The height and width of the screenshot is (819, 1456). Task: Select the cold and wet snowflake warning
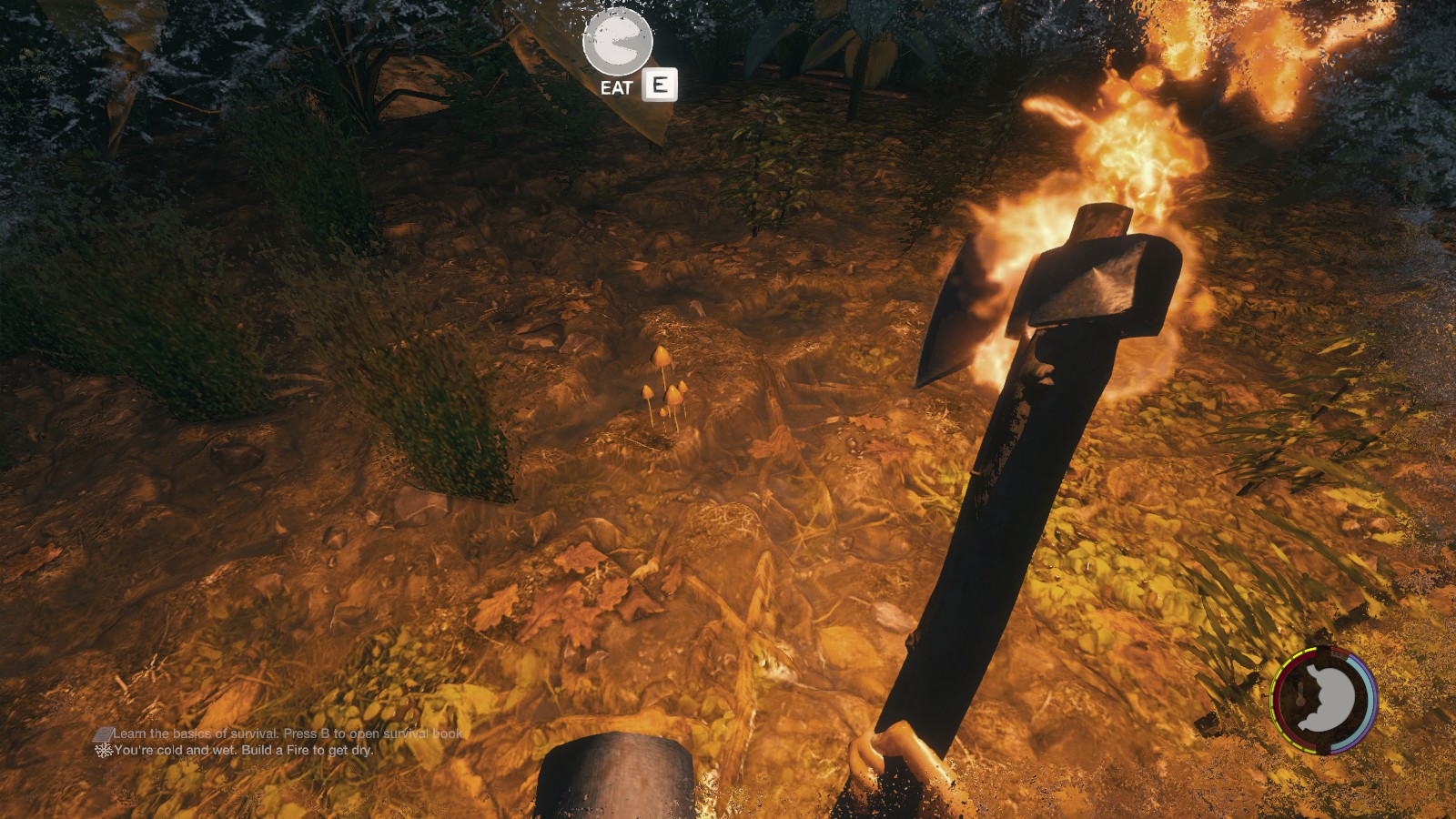point(104,751)
